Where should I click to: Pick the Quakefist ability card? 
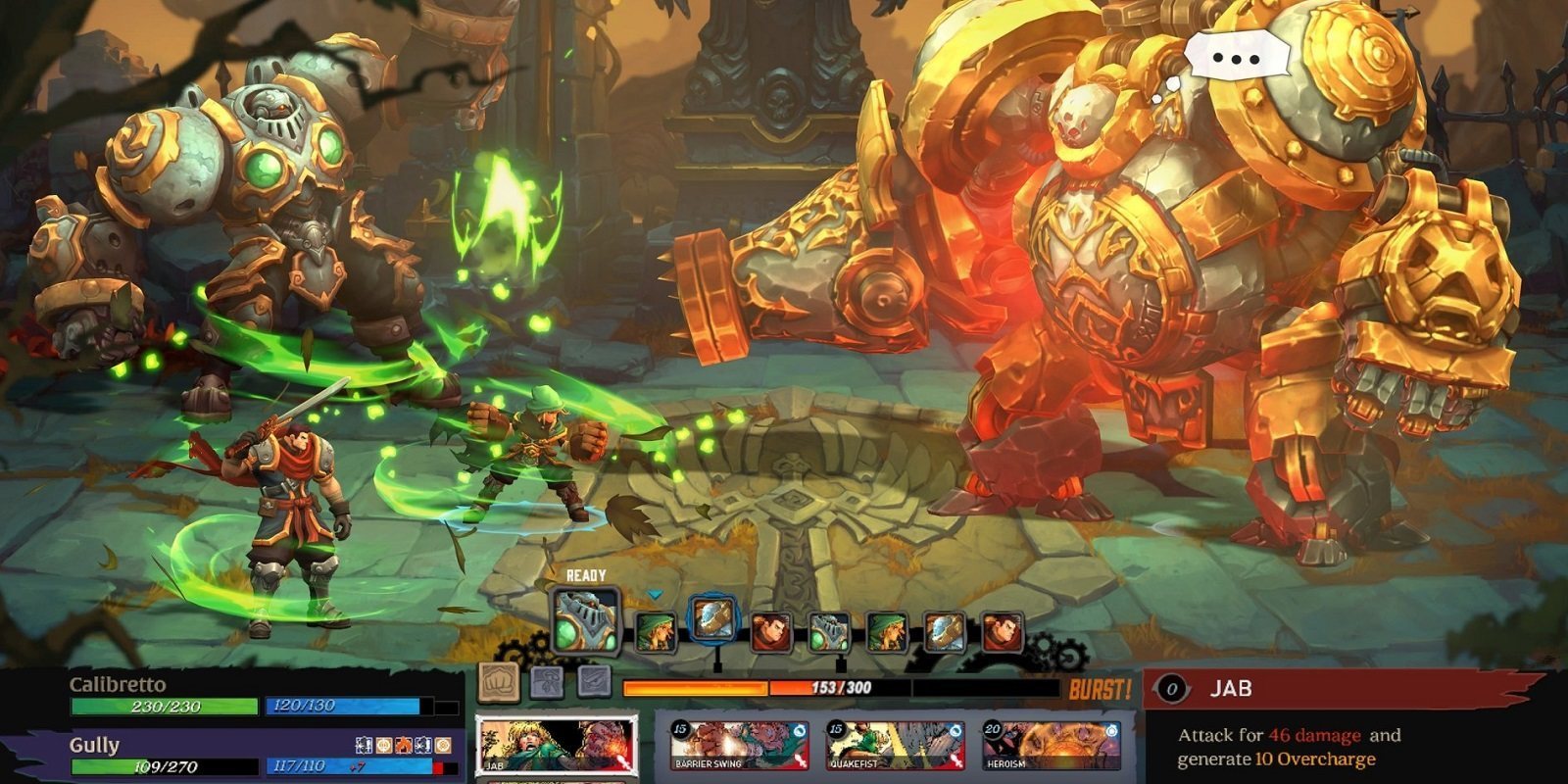pos(895,746)
